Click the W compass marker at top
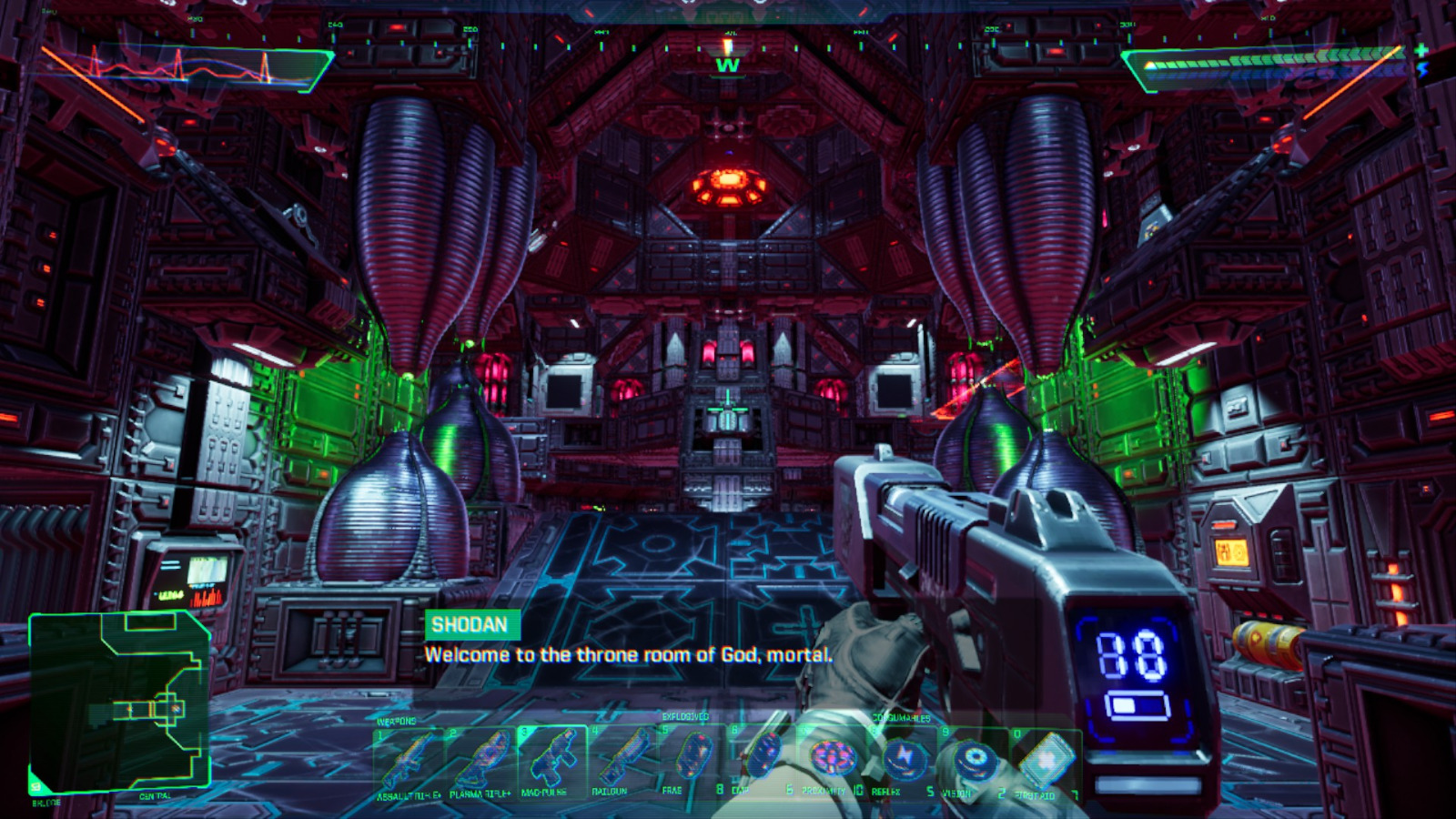 click(x=727, y=66)
